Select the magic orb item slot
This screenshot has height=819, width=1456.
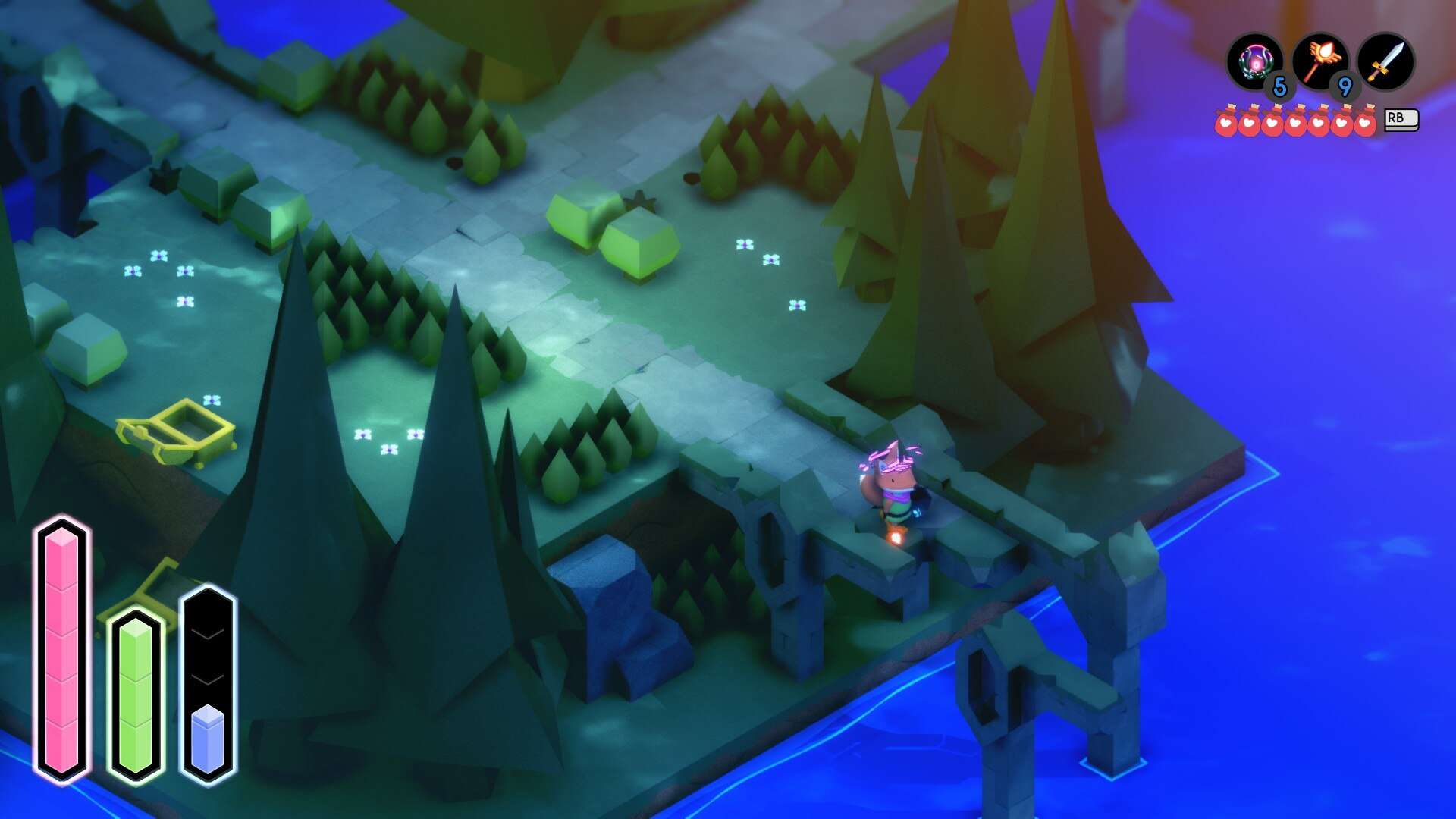coord(1255,61)
